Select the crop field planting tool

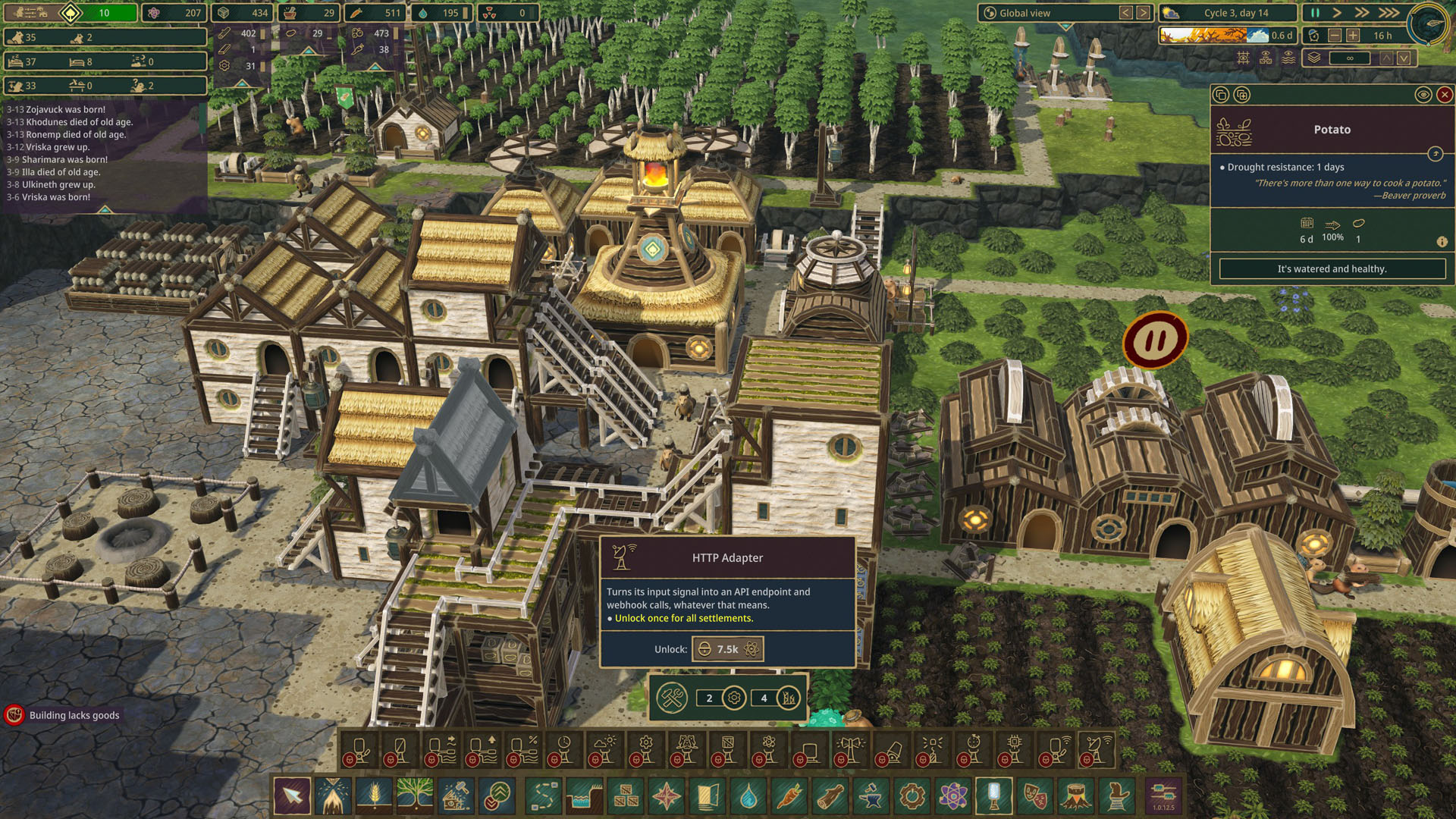pyautogui.click(x=375, y=796)
